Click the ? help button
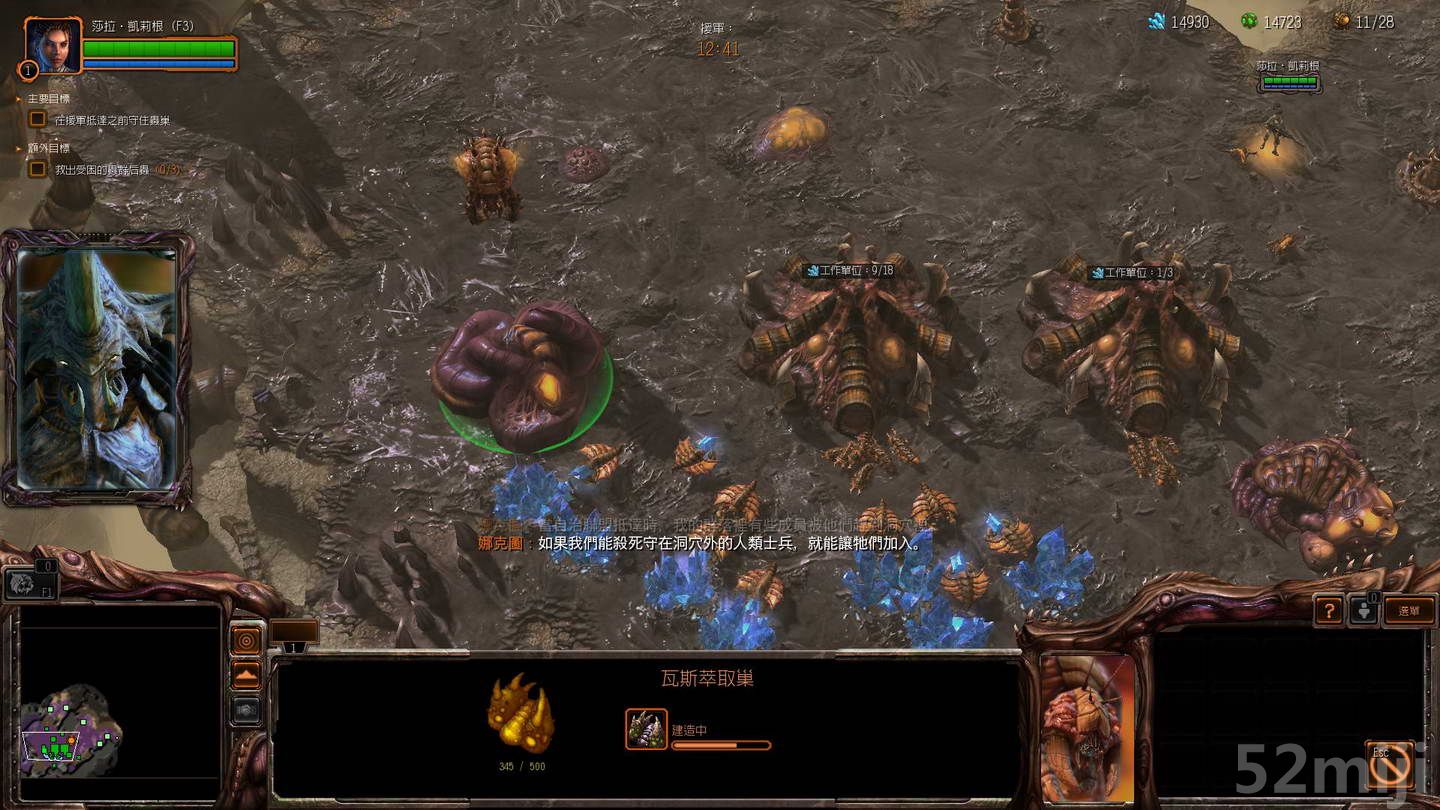The image size is (1440, 810). point(1328,611)
